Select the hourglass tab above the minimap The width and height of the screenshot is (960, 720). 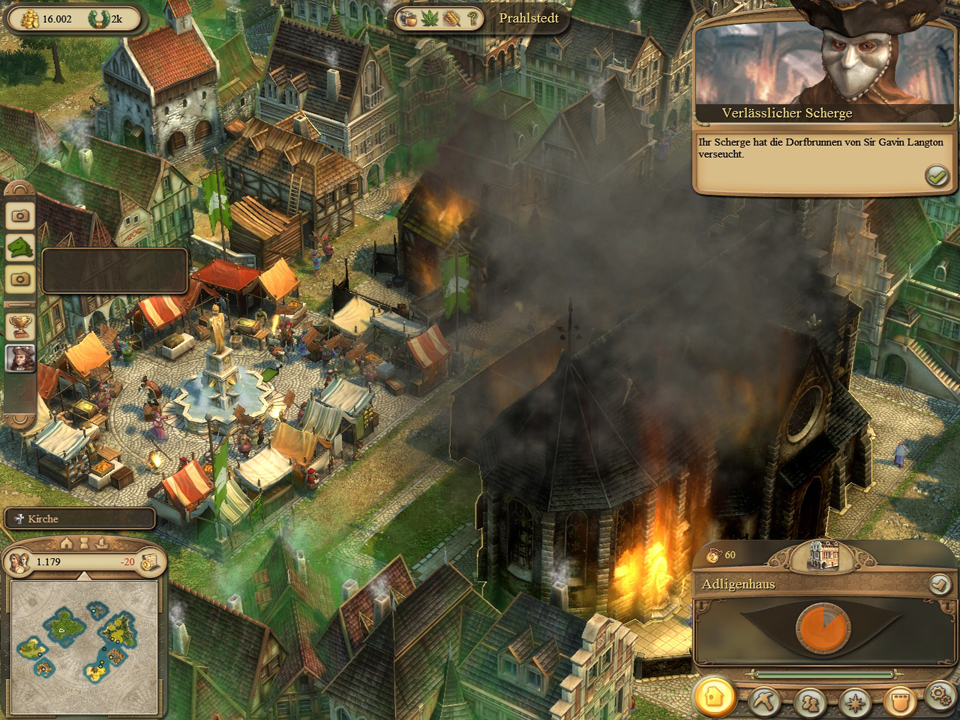coord(85,543)
